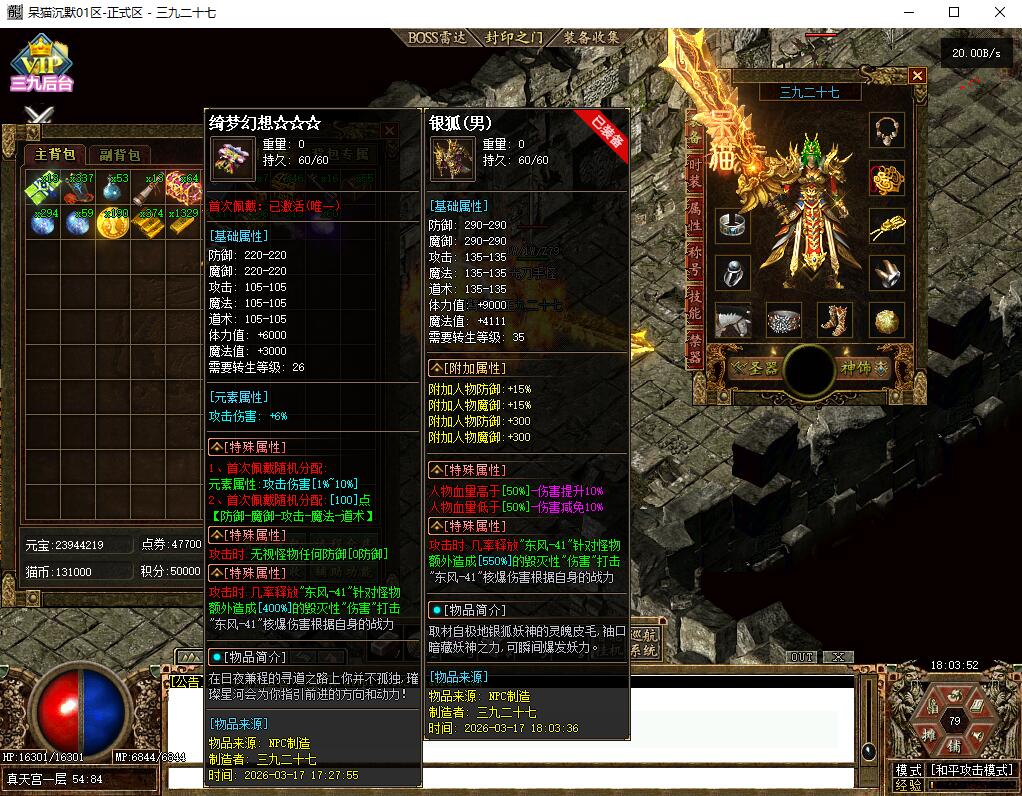Switch to the 技能 tab
This screenshot has height=796, width=1022.
pyautogui.click(x=695, y=304)
